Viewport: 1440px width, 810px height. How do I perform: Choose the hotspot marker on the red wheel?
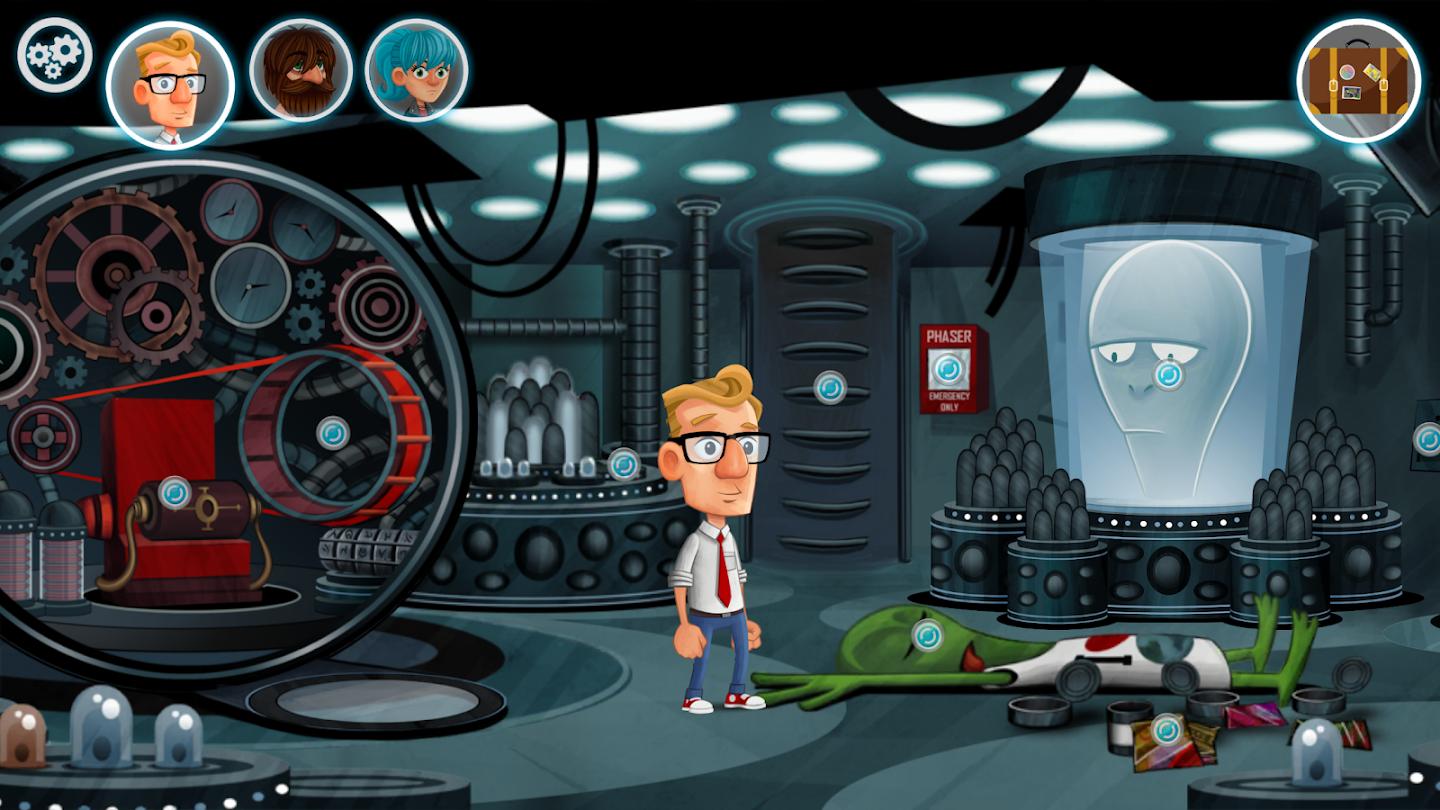[x=332, y=433]
